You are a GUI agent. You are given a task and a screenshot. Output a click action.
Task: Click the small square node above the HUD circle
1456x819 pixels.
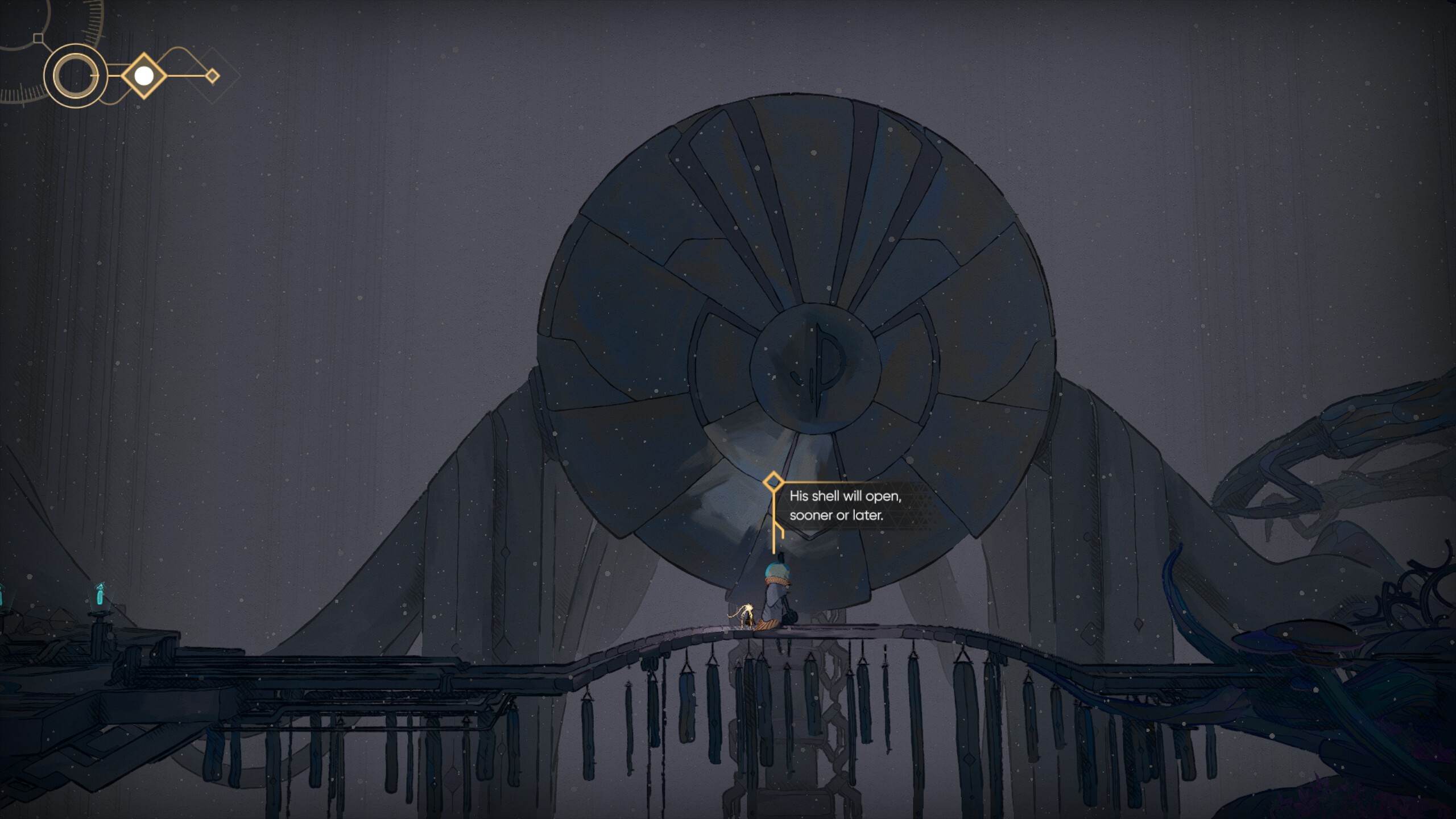pos(38,38)
